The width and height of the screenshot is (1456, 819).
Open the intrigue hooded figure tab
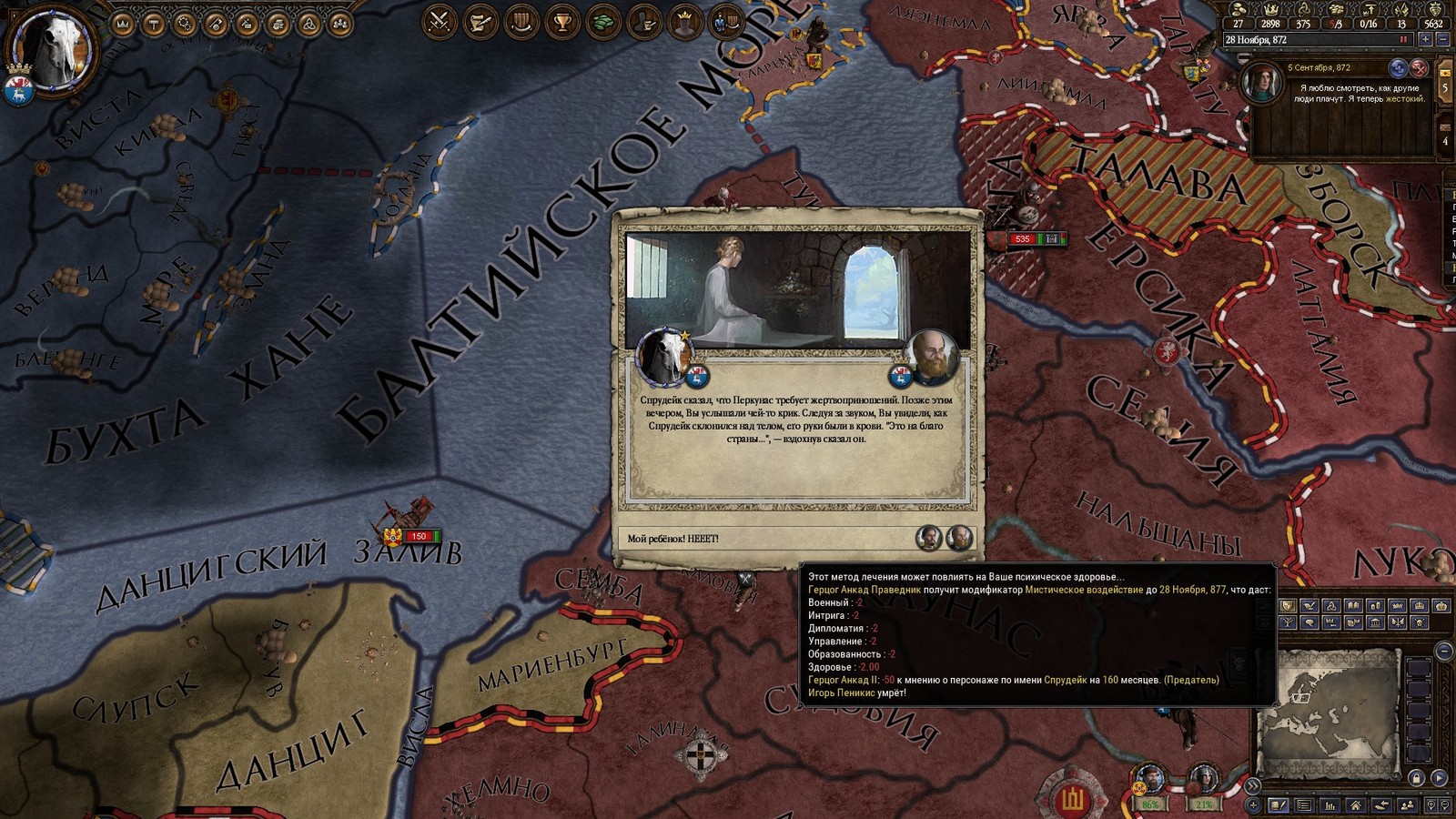point(645,21)
